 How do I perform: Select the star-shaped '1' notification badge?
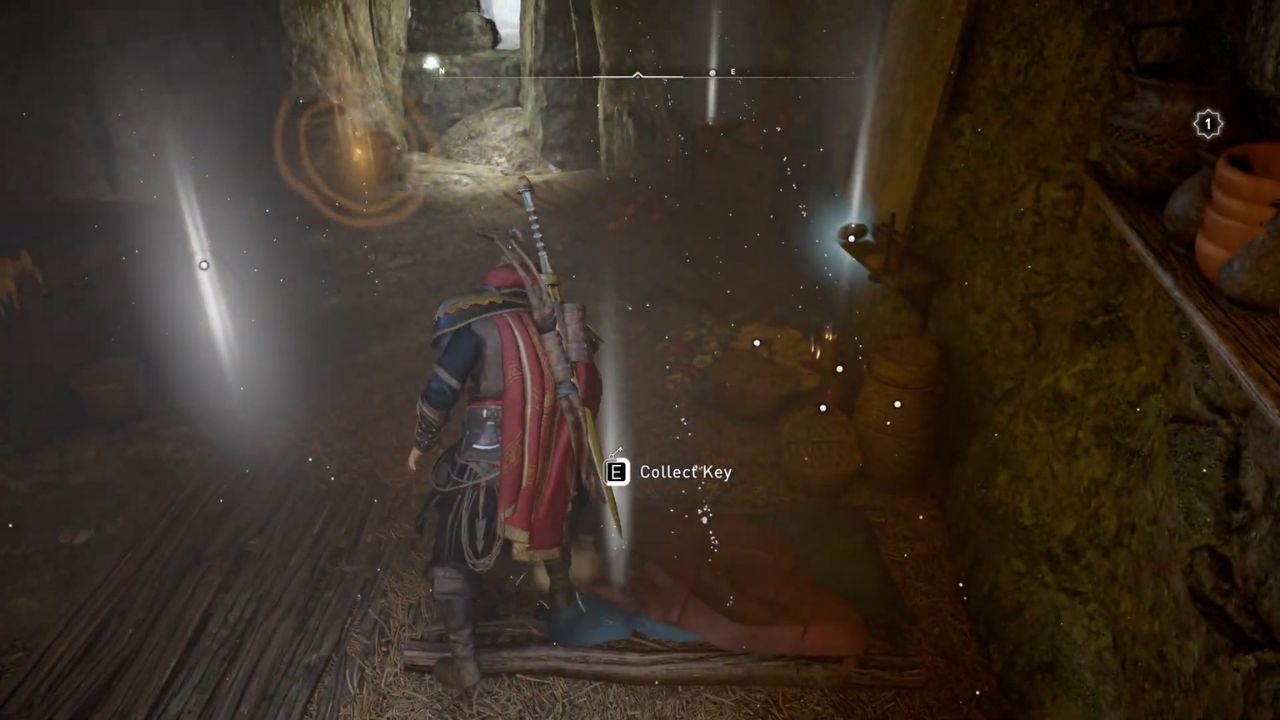(1205, 122)
